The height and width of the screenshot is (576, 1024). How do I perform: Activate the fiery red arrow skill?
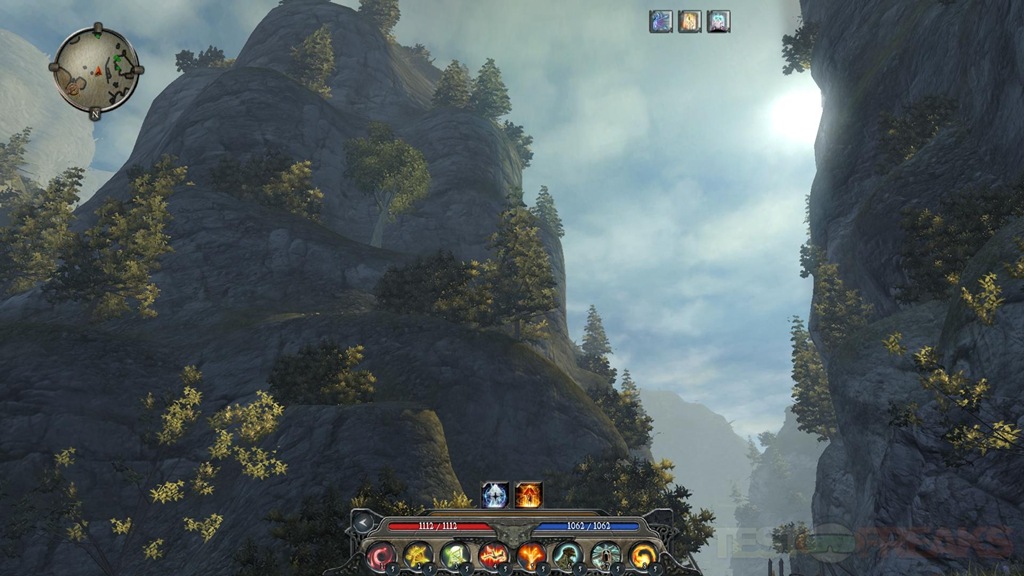coord(529,494)
